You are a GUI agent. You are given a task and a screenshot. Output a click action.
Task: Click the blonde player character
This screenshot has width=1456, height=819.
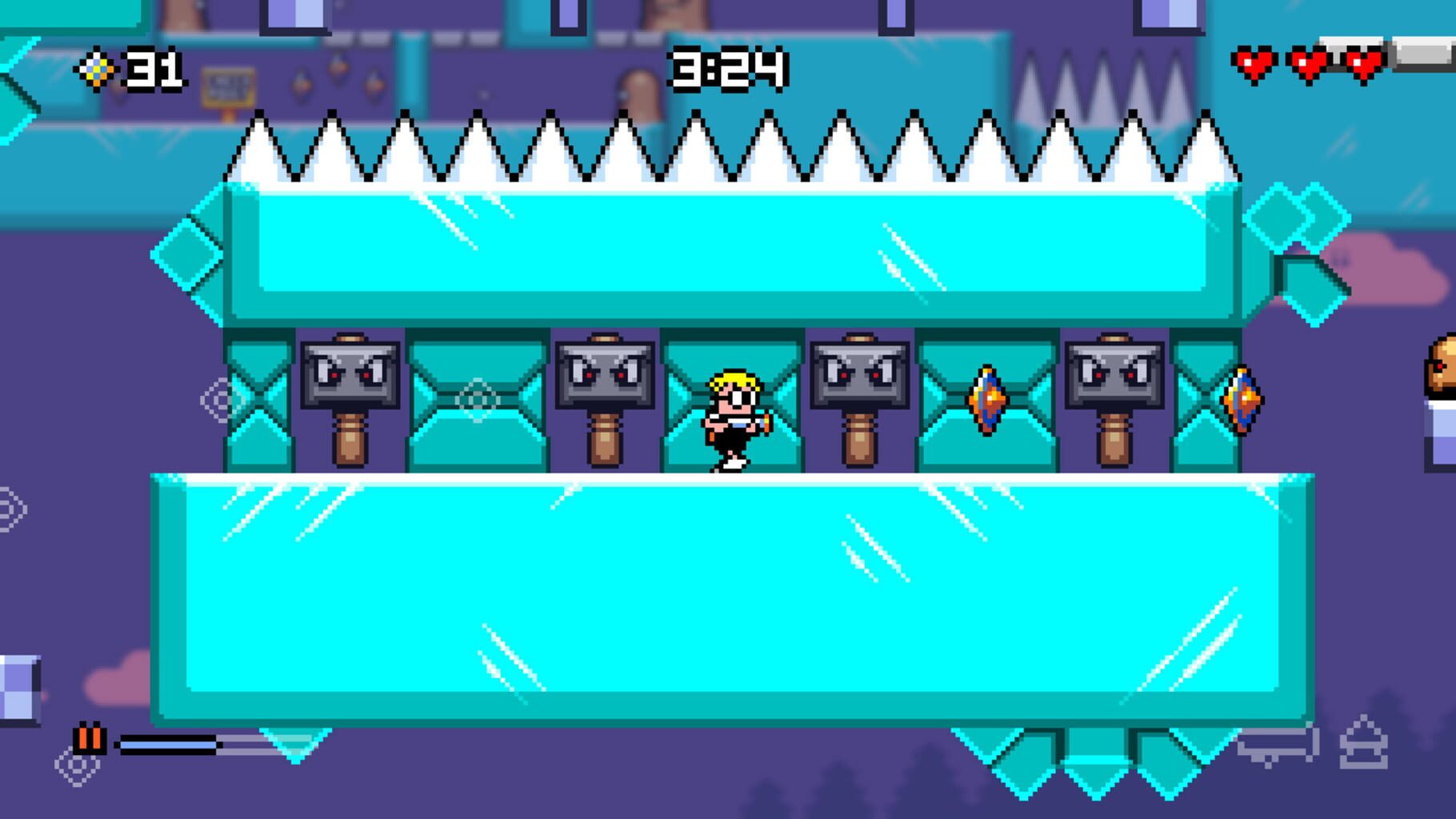(732, 416)
